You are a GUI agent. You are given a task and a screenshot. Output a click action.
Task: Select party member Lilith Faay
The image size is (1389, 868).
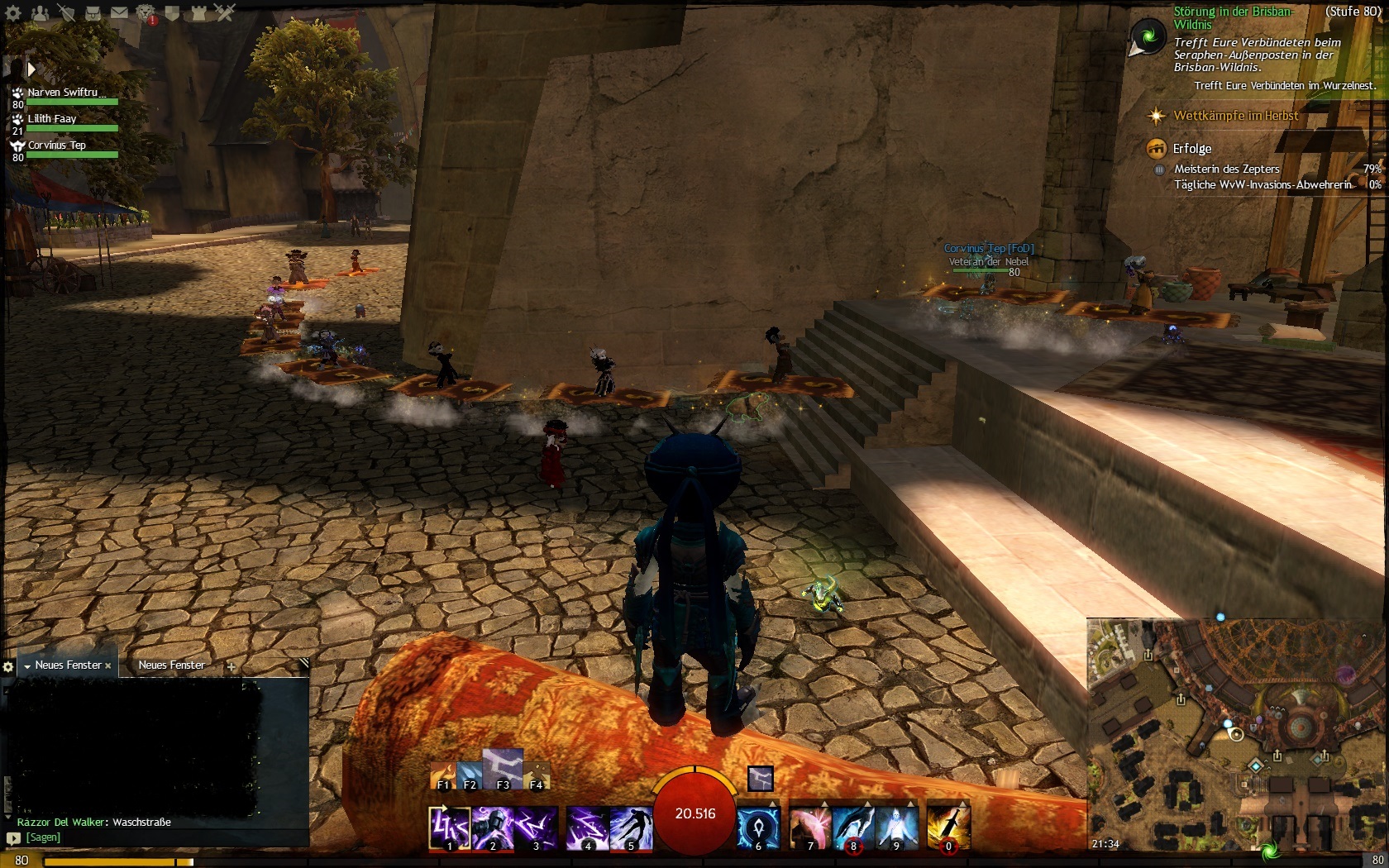click(52, 119)
